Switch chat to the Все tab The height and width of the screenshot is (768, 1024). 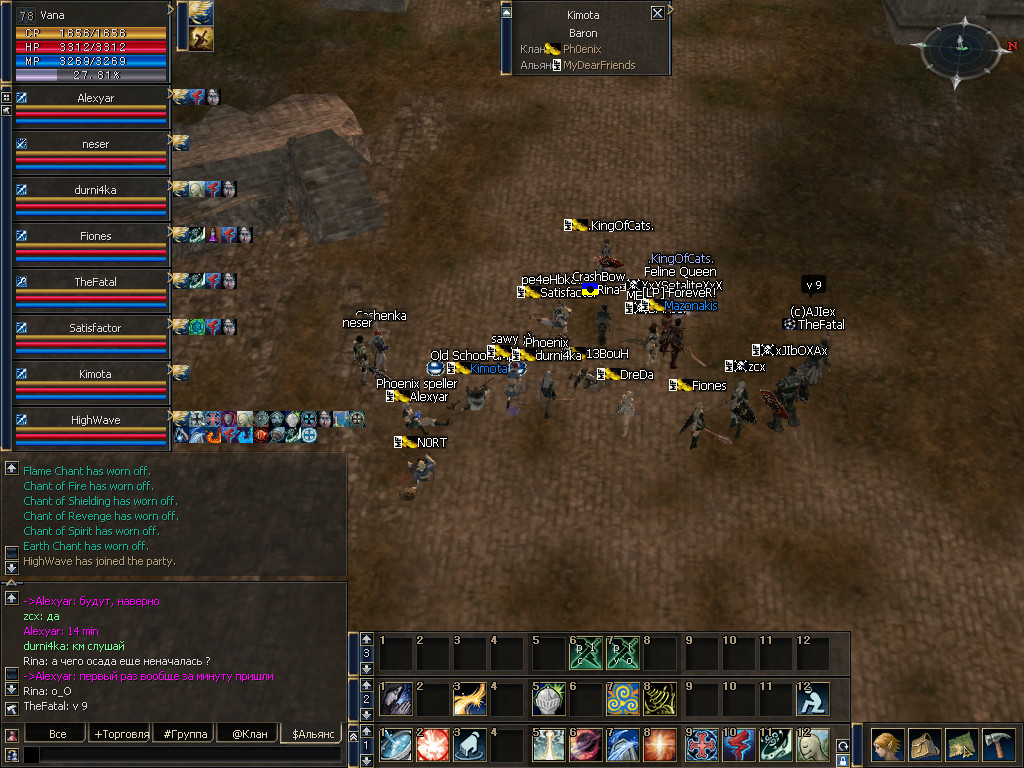(x=58, y=734)
